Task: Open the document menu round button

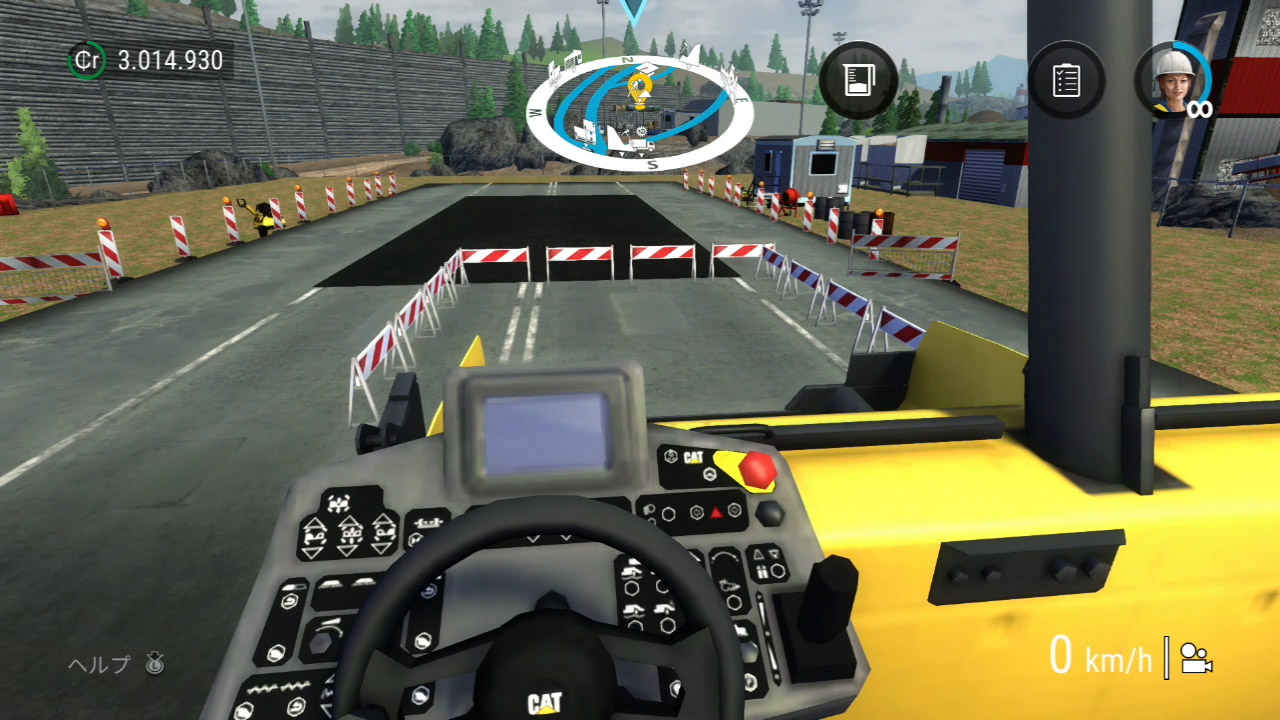Action: [x=857, y=80]
